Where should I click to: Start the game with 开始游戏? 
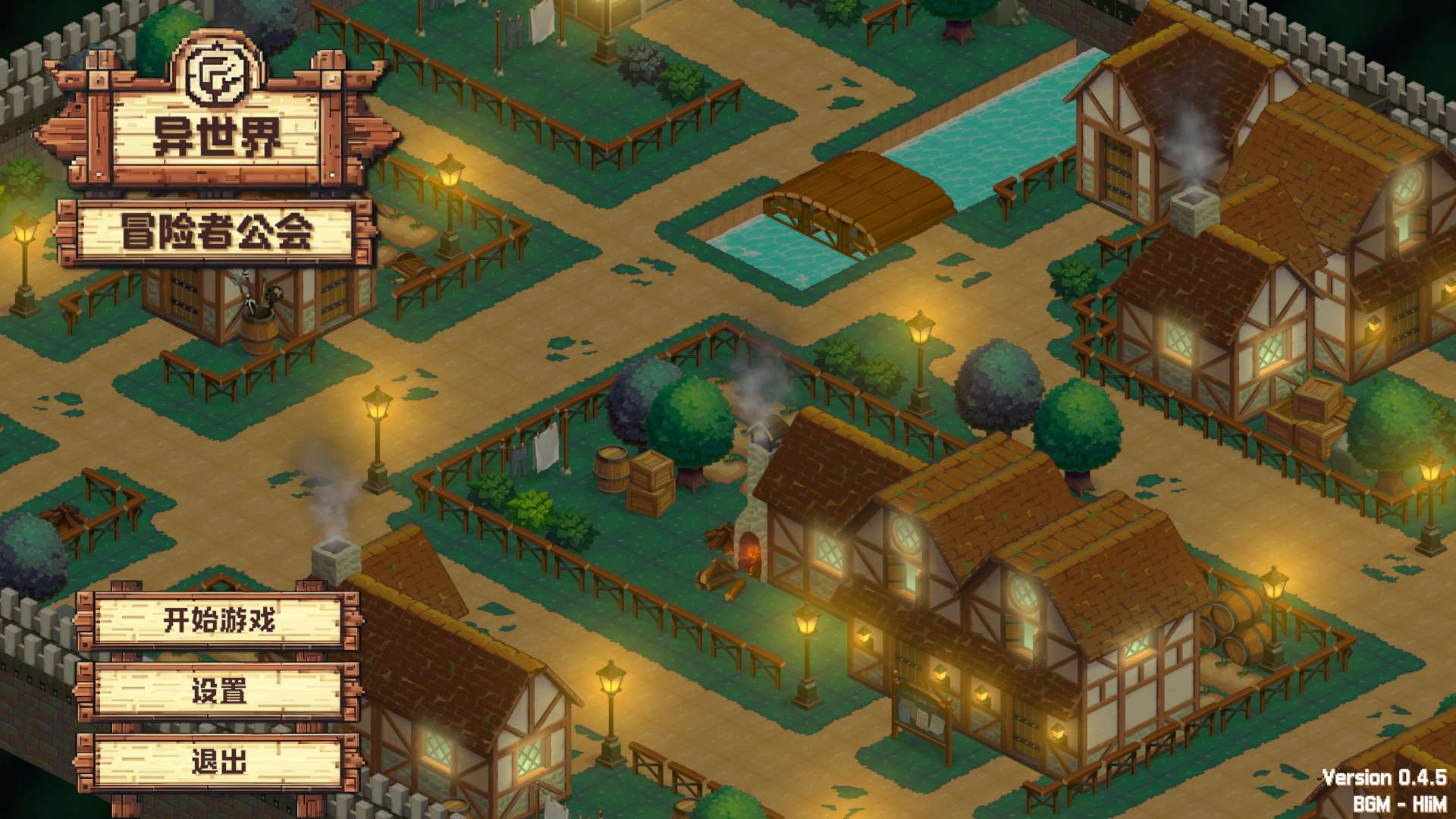218,620
